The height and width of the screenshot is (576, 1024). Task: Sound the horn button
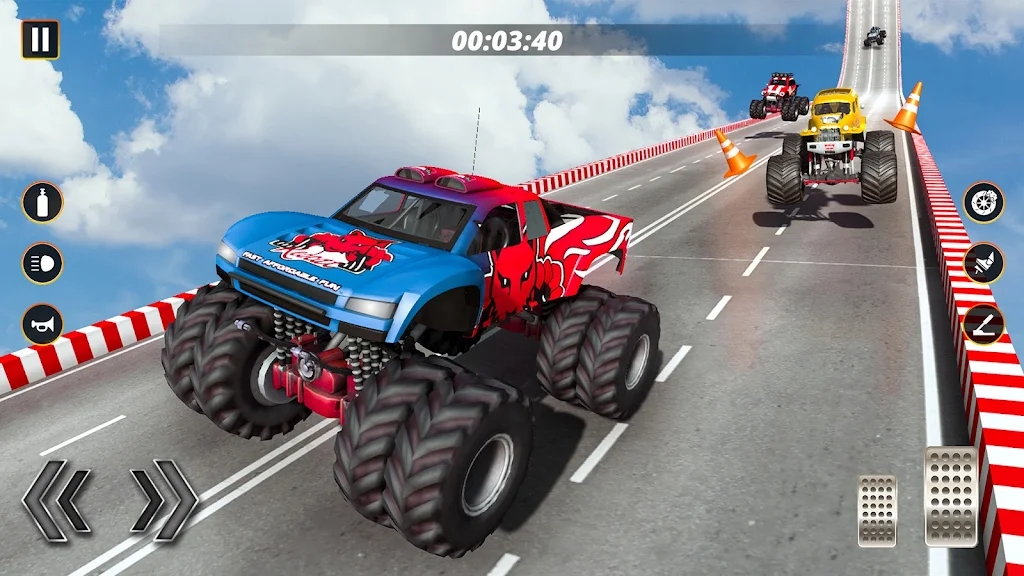[x=42, y=325]
